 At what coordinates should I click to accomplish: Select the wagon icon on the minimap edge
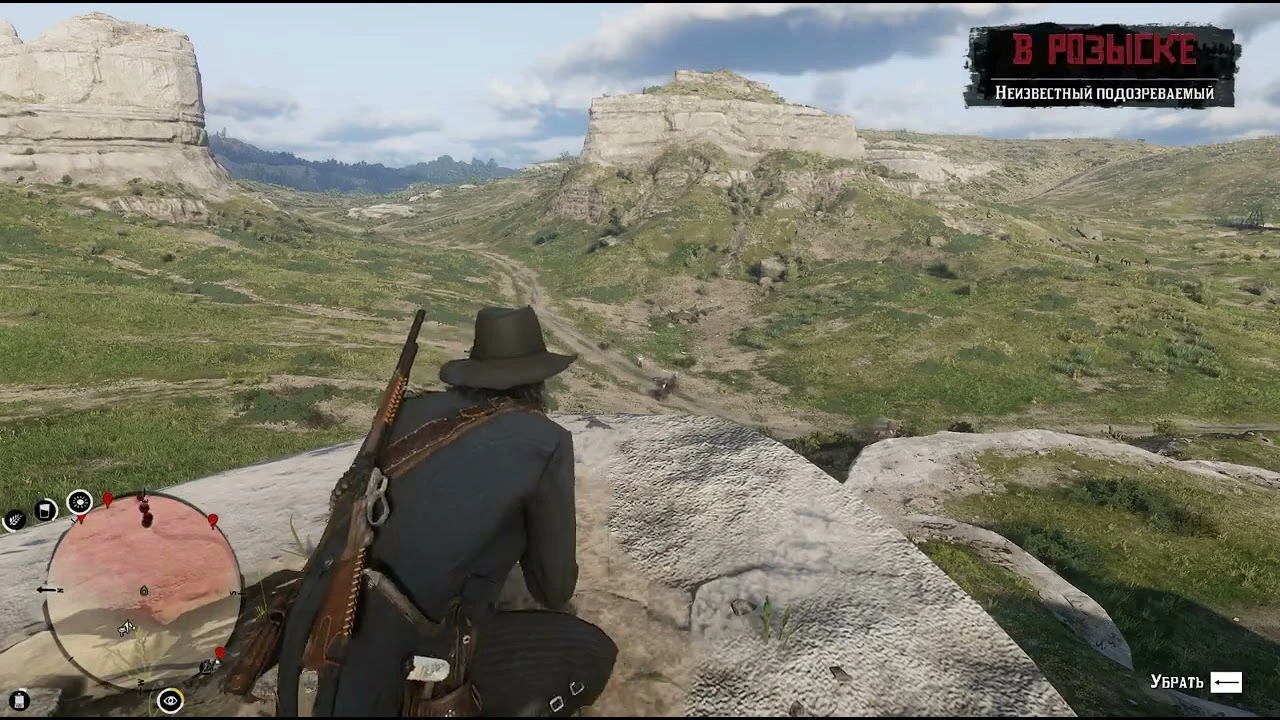pos(207,667)
